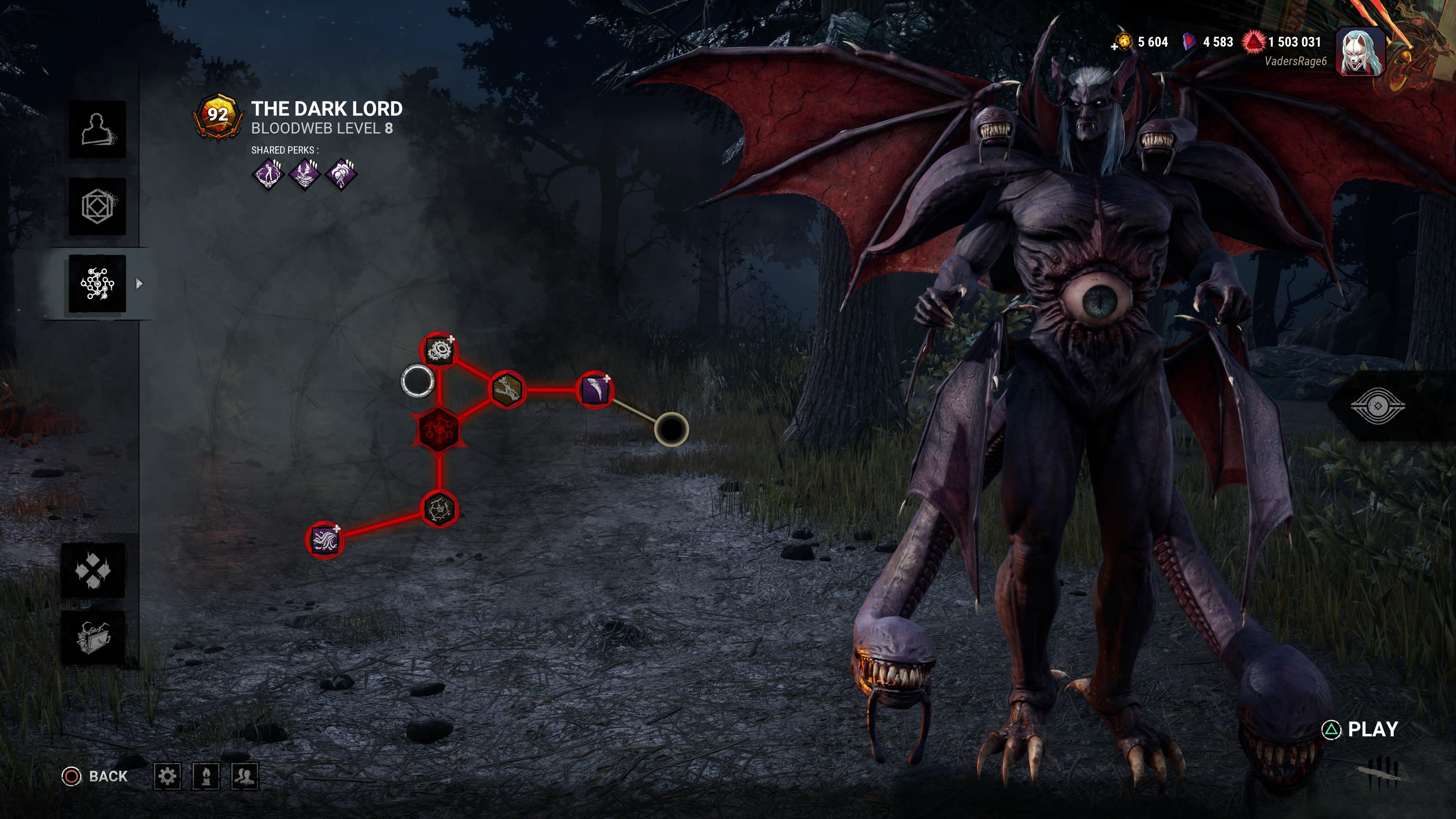1456x819 pixels.
Task: Start matchmaking with PLAY
Action: 1361,730
